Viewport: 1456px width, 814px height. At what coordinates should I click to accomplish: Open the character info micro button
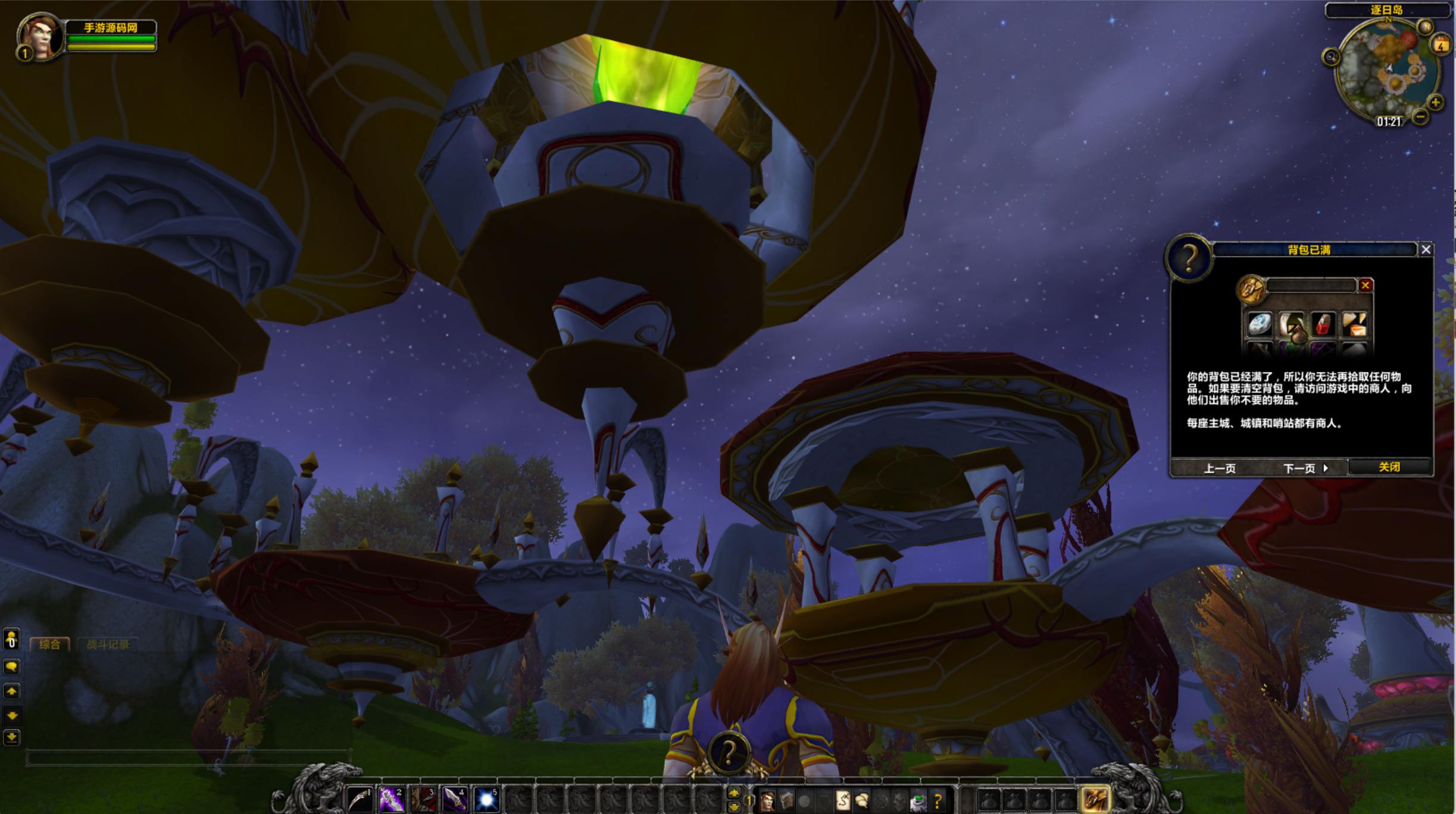768,801
